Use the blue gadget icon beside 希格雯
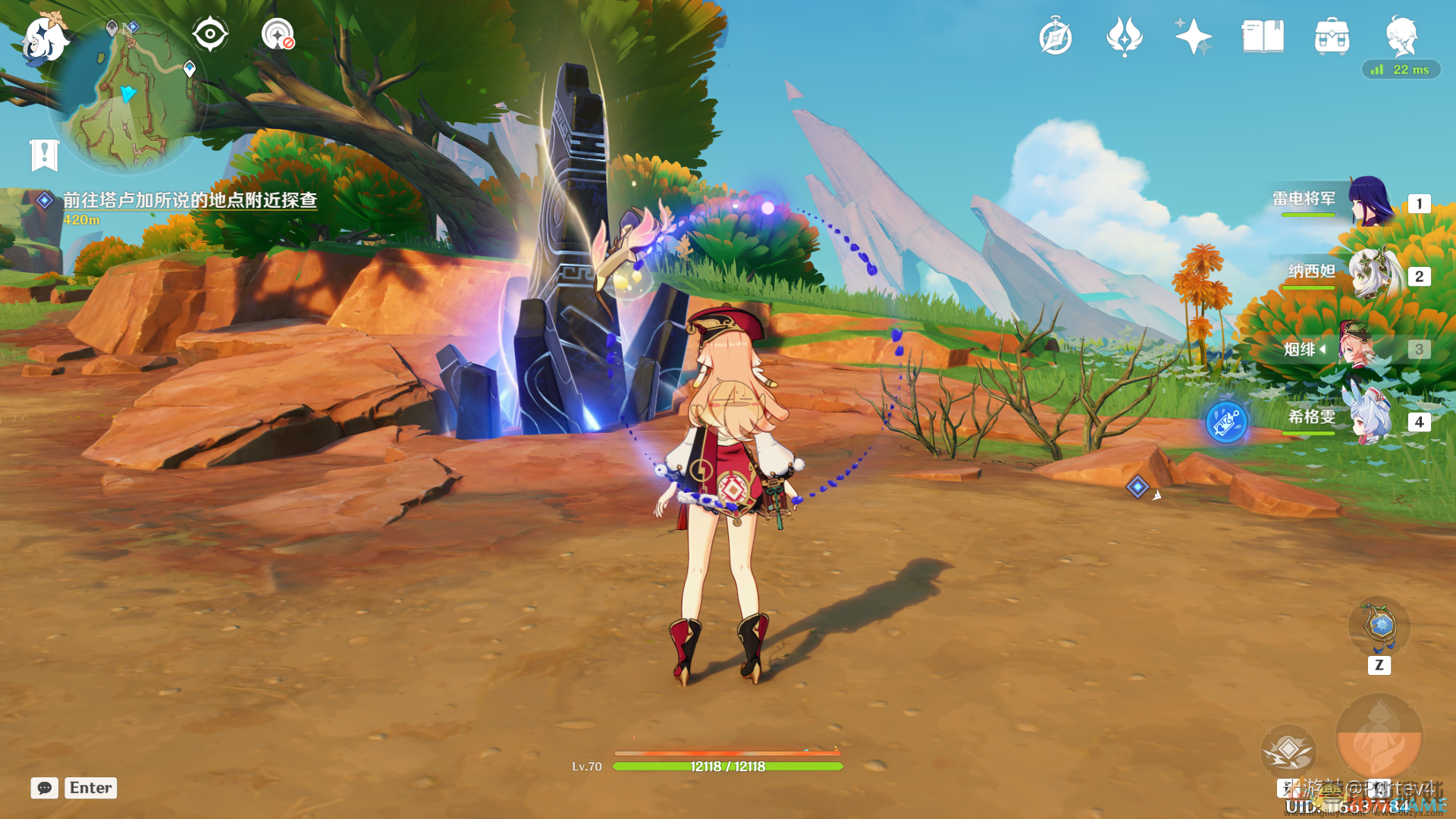The image size is (1456, 819). coord(1226,422)
